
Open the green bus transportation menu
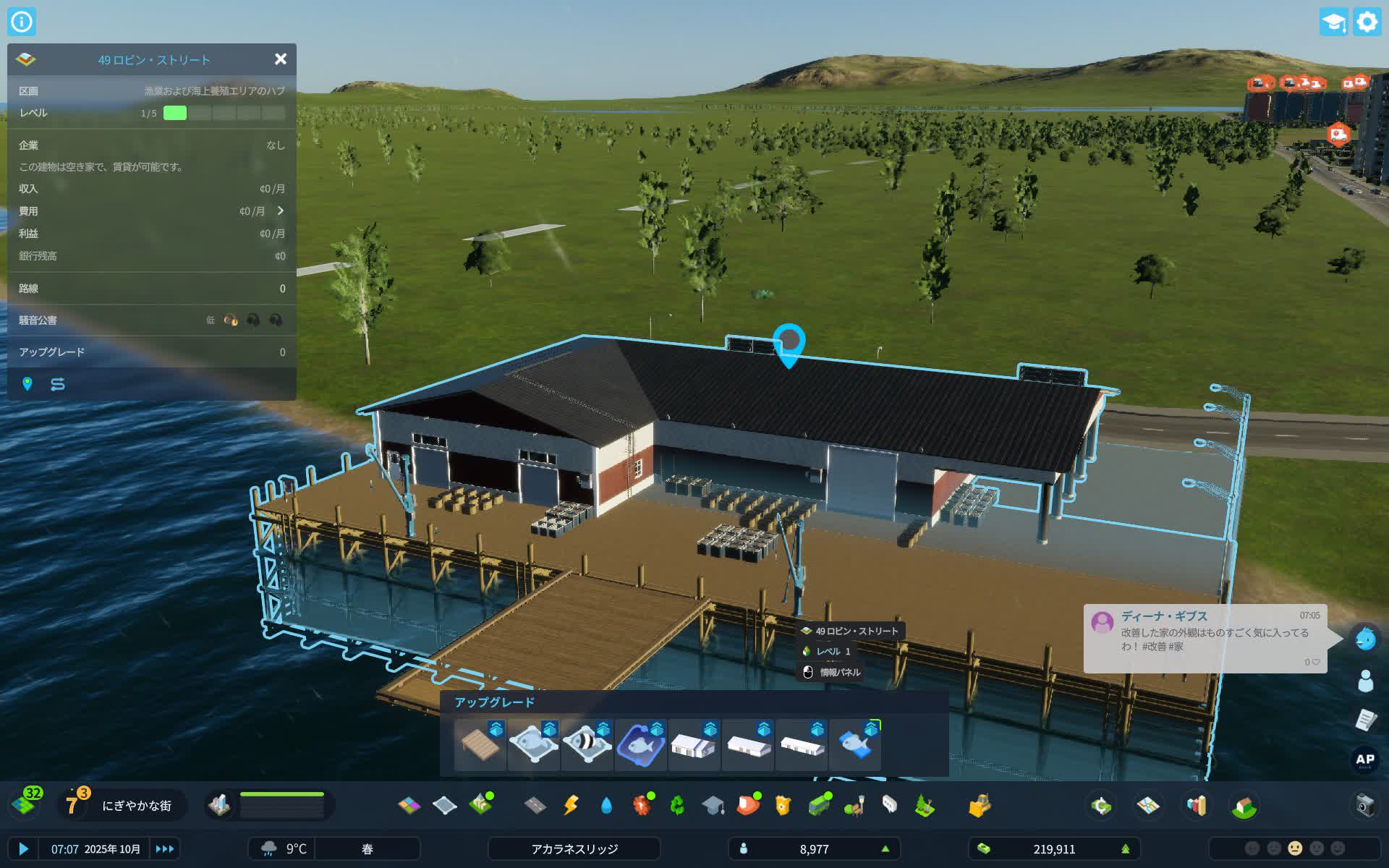819,805
